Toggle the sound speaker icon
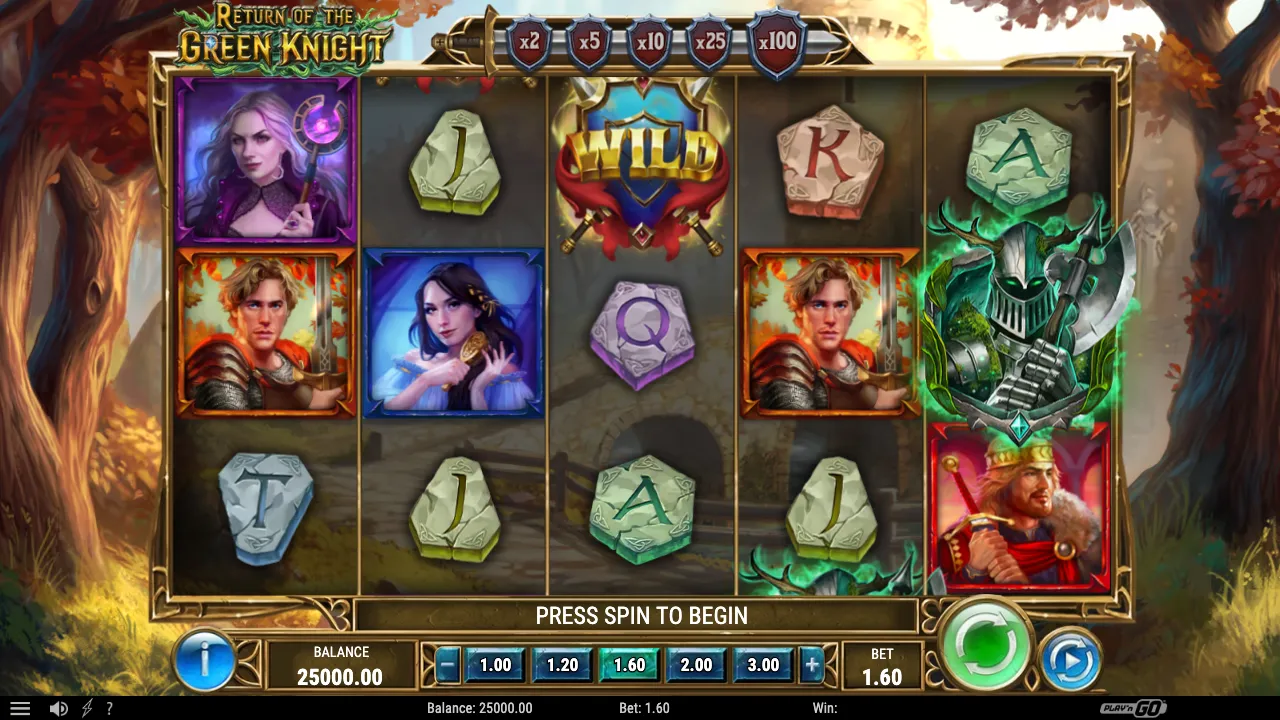The height and width of the screenshot is (720, 1280). [x=59, y=708]
